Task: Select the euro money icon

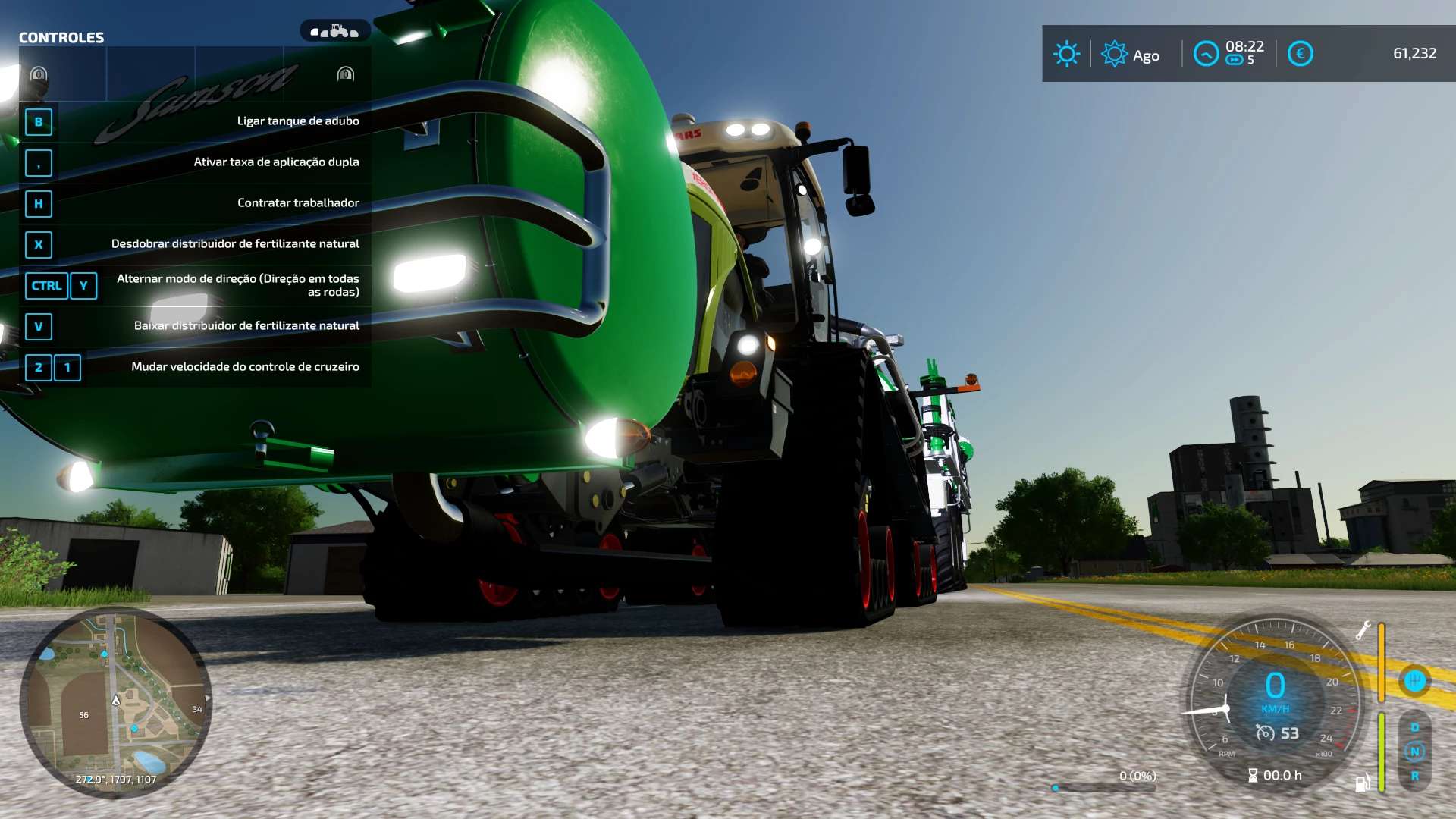Action: pyautogui.click(x=1300, y=54)
